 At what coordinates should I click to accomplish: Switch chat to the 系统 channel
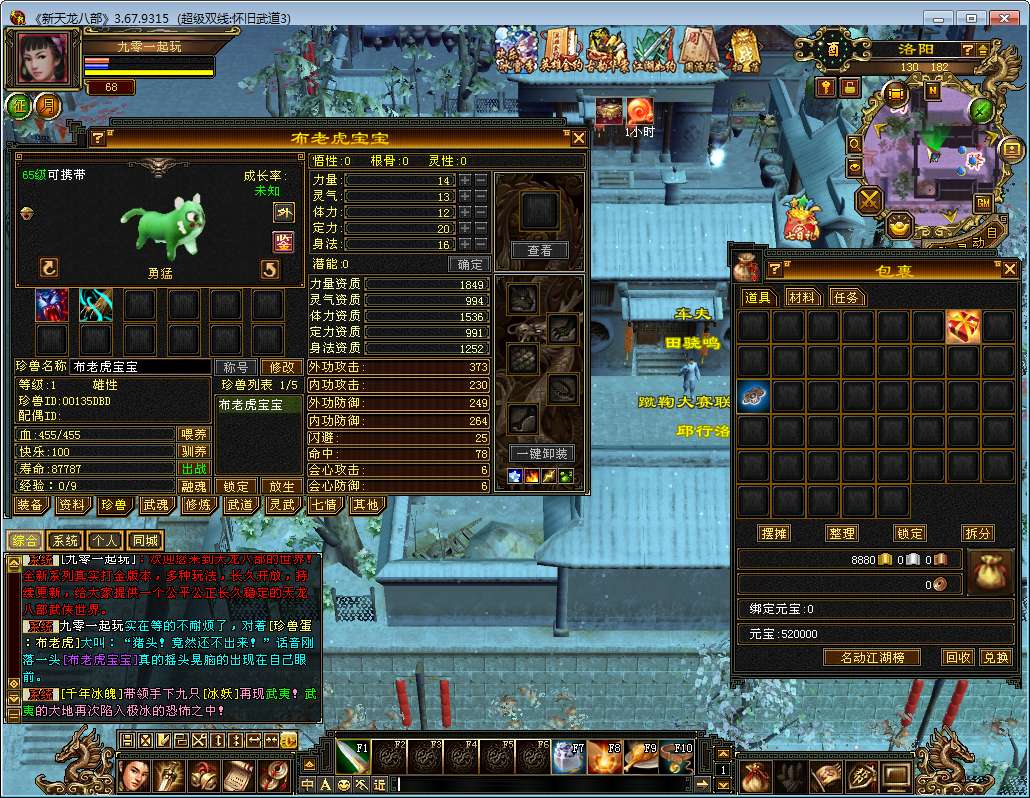(64, 540)
